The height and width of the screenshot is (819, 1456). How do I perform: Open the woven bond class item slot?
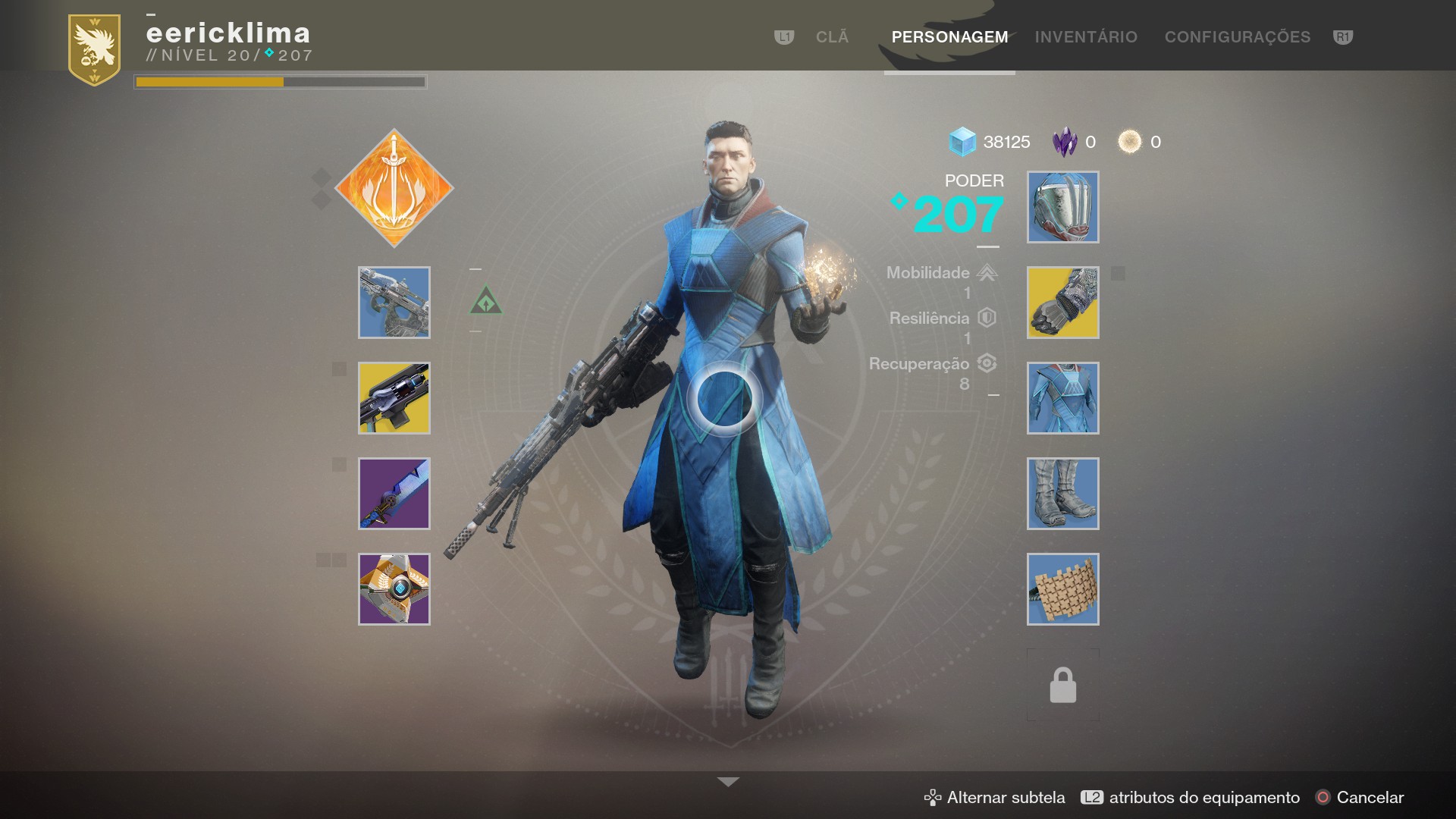(x=1062, y=589)
